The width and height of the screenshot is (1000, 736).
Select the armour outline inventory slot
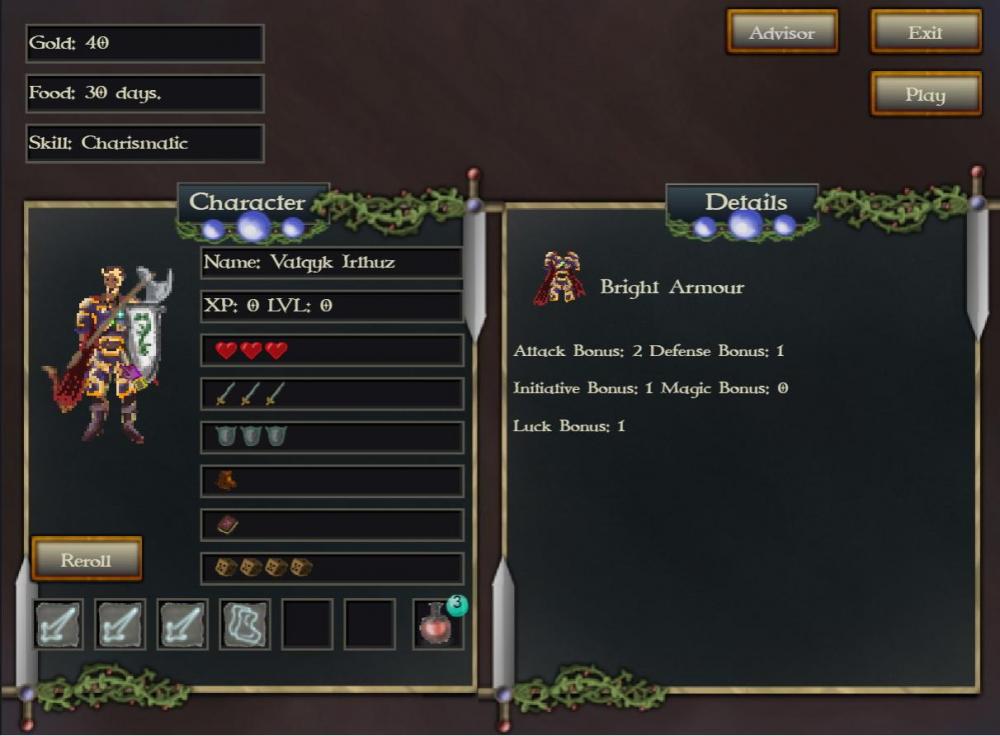point(245,625)
